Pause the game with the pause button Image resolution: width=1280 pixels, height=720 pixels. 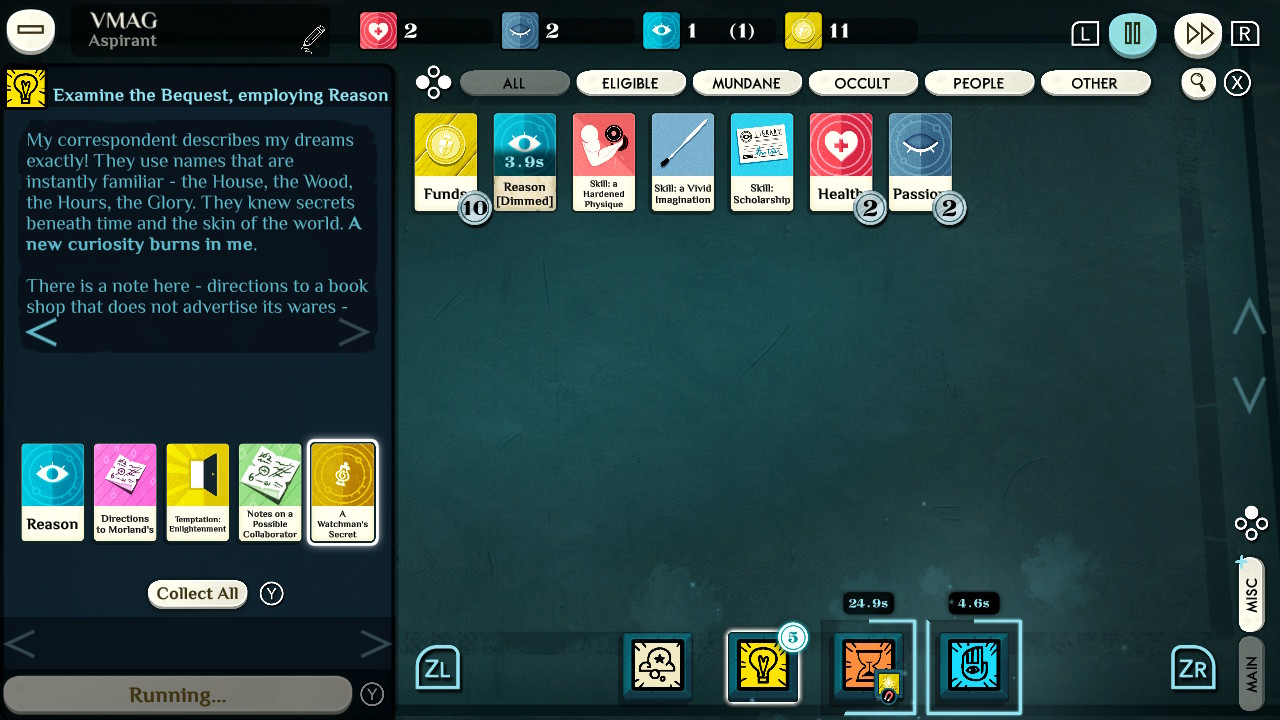pos(1133,33)
